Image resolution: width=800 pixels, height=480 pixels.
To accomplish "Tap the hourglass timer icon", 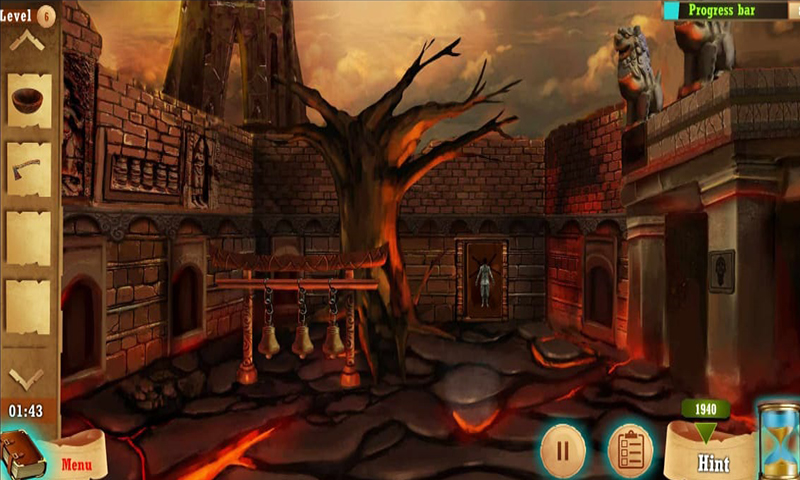I will point(777,440).
